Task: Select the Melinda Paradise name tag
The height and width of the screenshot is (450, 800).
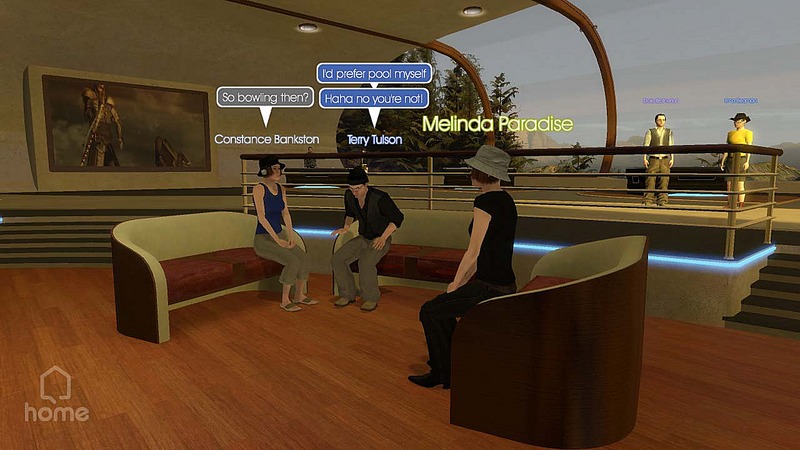Action: click(497, 124)
